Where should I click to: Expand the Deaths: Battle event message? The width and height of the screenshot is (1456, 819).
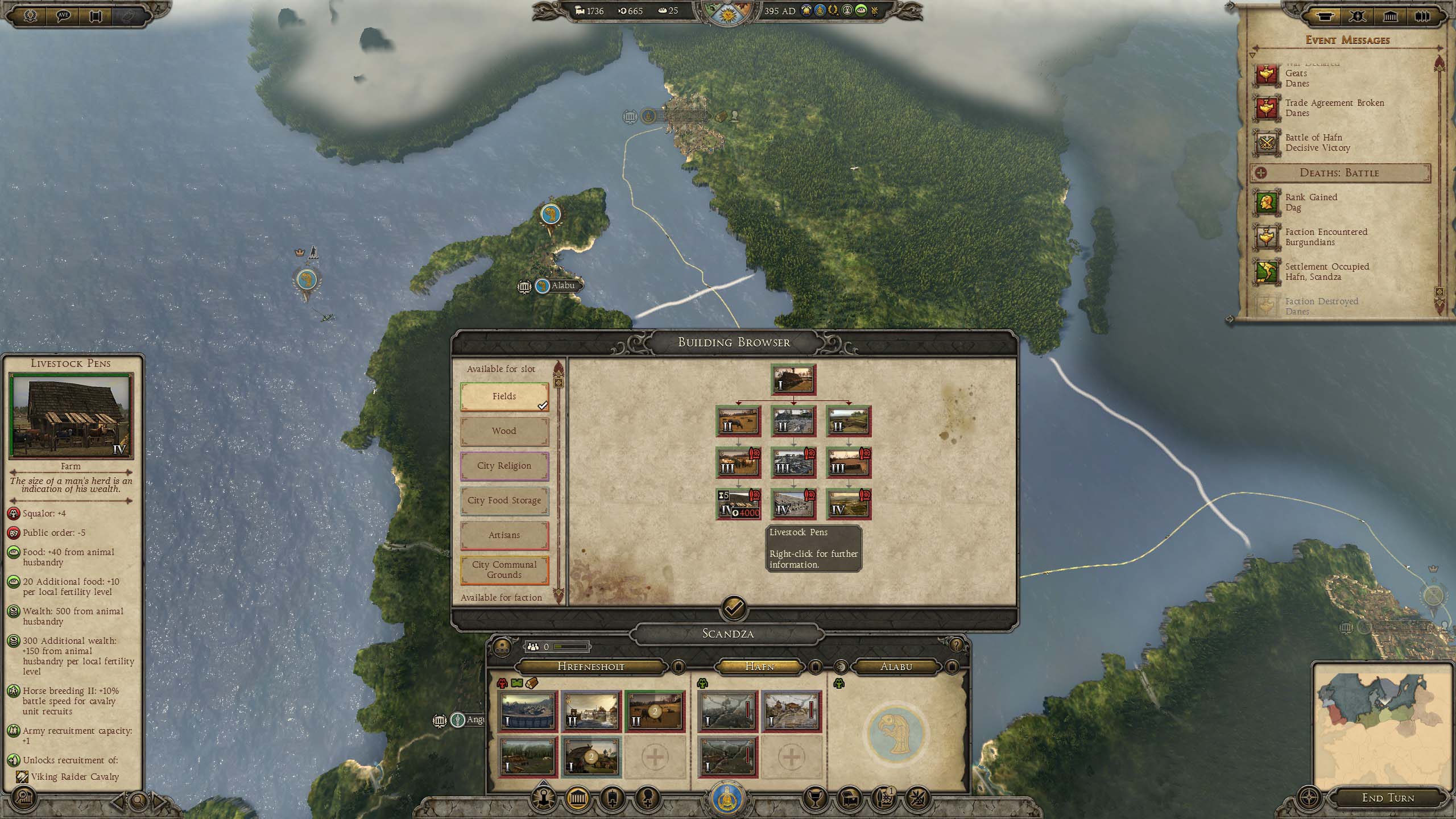click(1339, 173)
